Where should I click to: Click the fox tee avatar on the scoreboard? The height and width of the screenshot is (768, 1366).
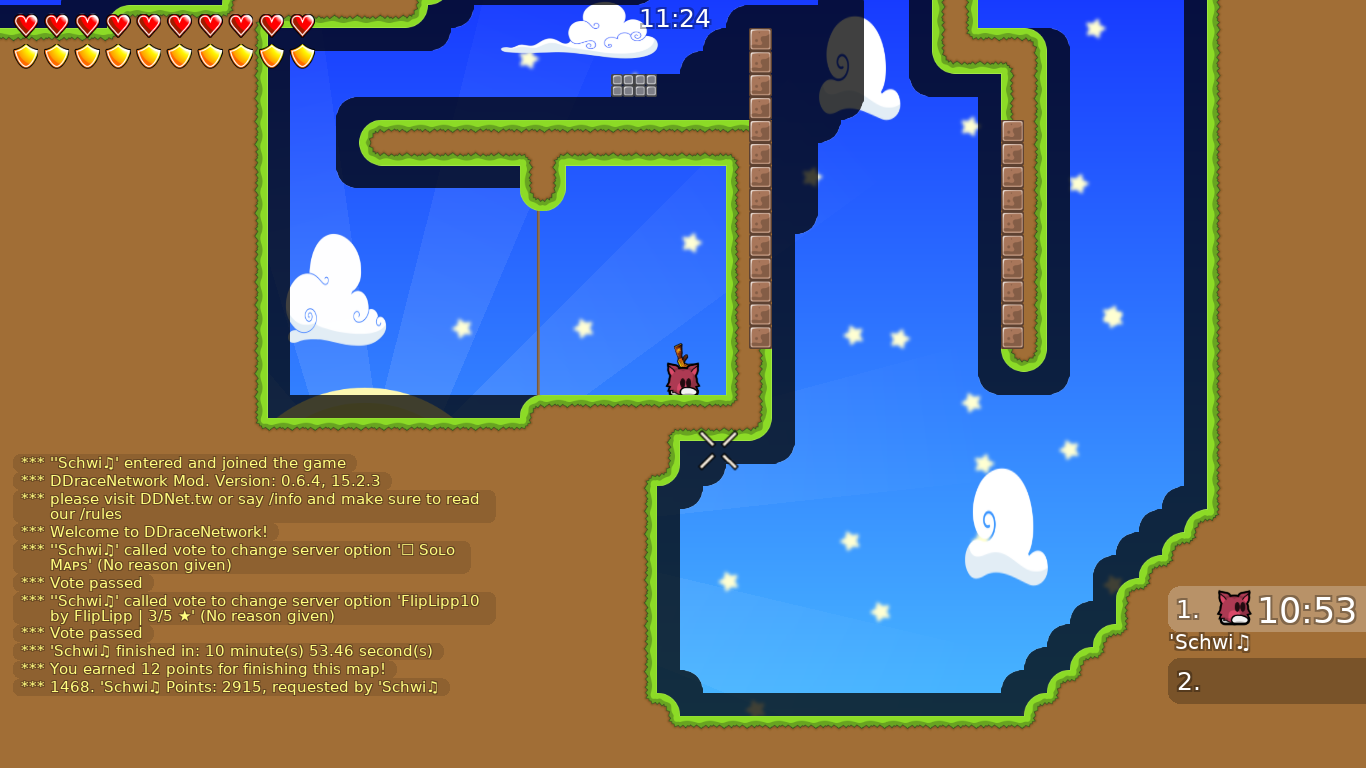pos(1234,605)
